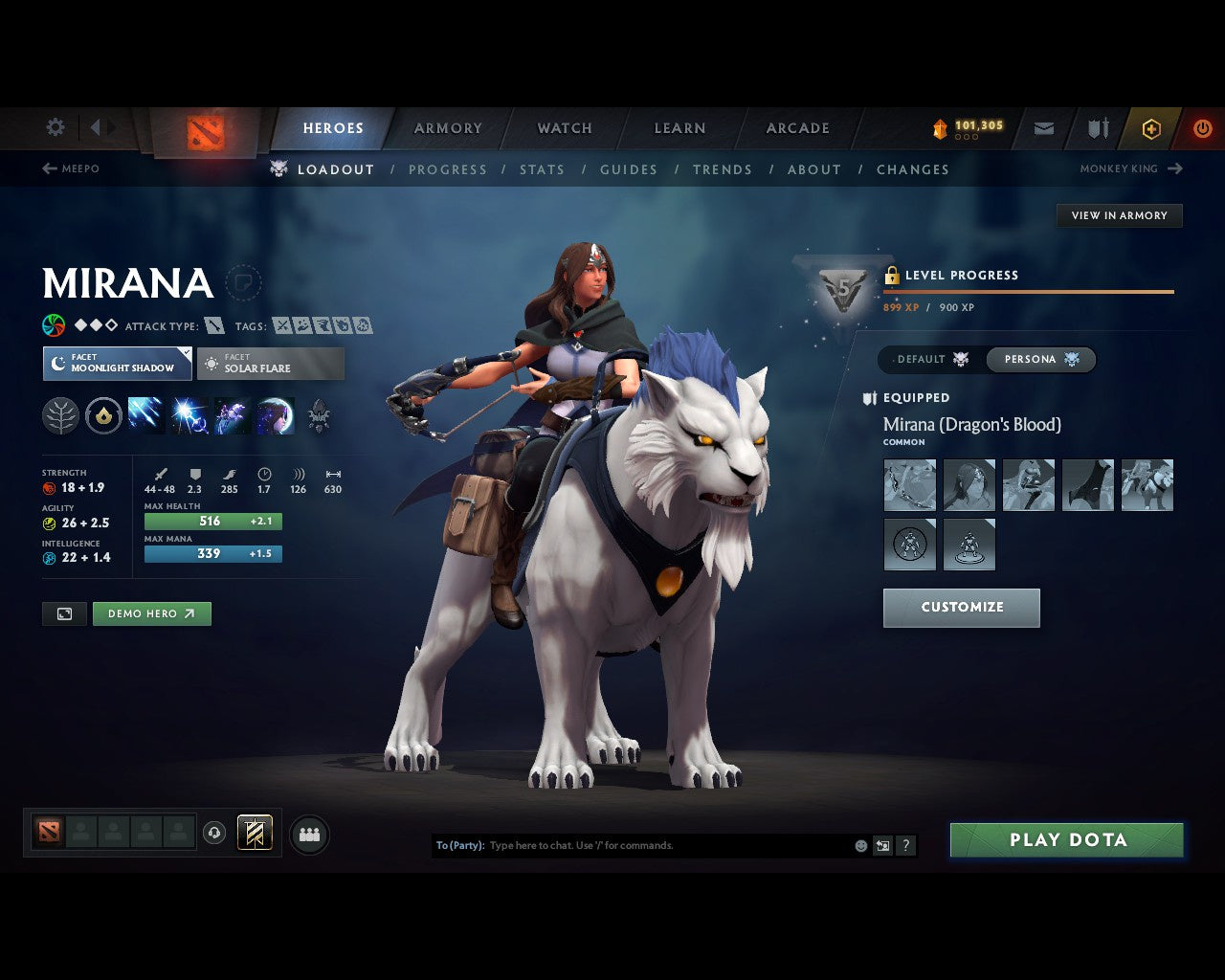
Task: Show the hero Progress section
Action: coord(447,169)
